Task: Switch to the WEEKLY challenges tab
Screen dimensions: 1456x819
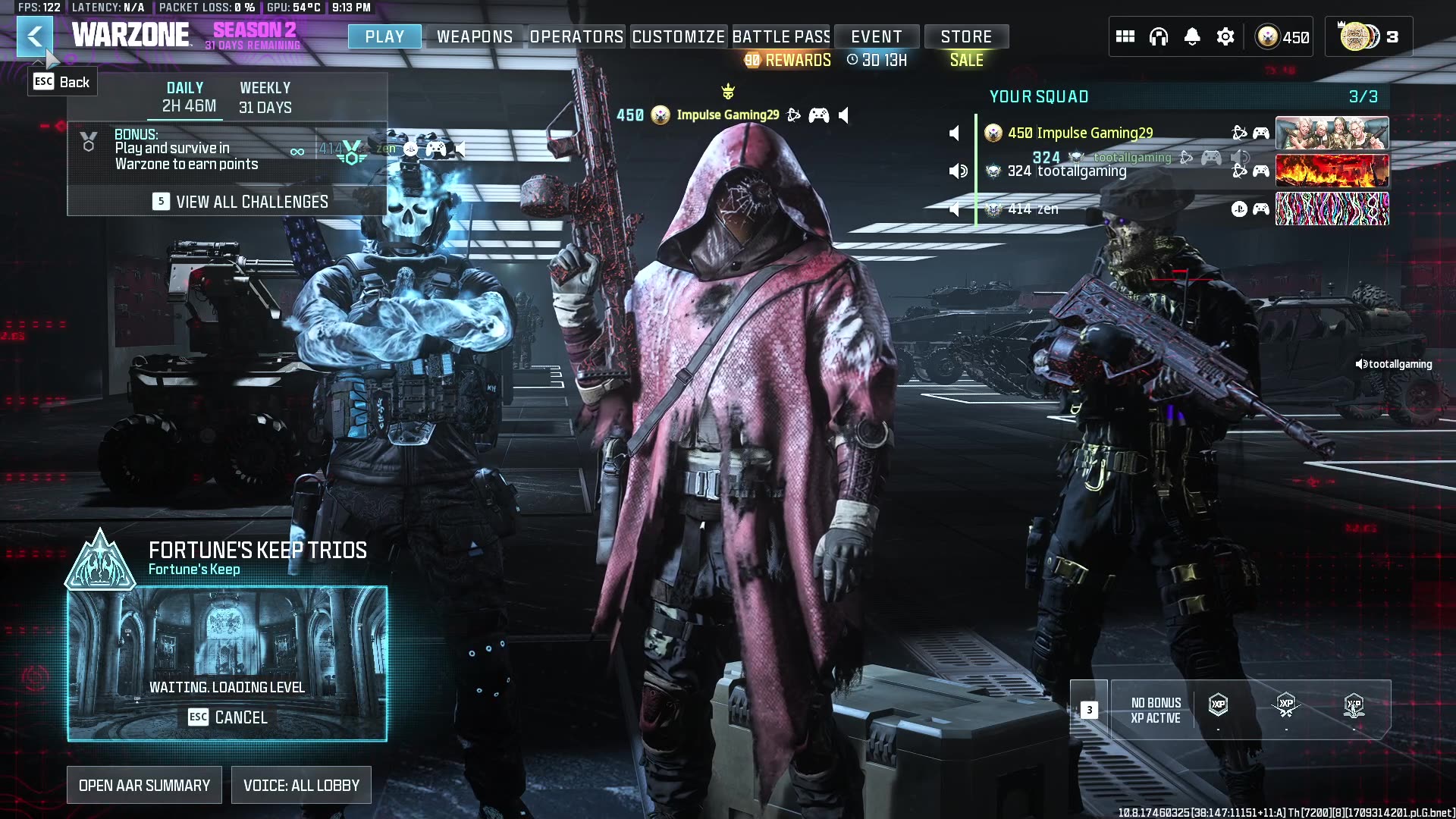Action: coord(265,96)
